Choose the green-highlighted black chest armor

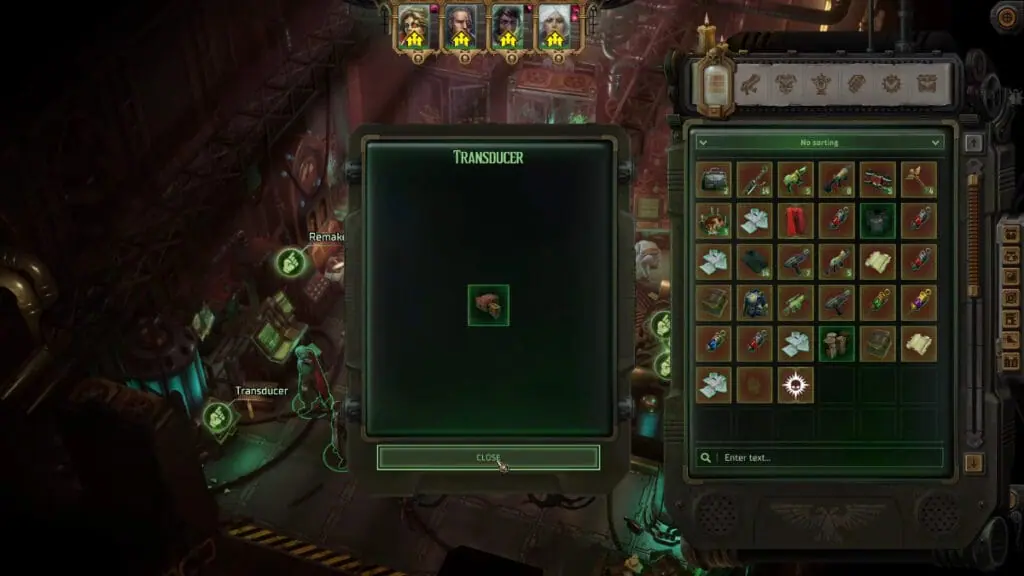pyautogui.click(x=878, y=221)
